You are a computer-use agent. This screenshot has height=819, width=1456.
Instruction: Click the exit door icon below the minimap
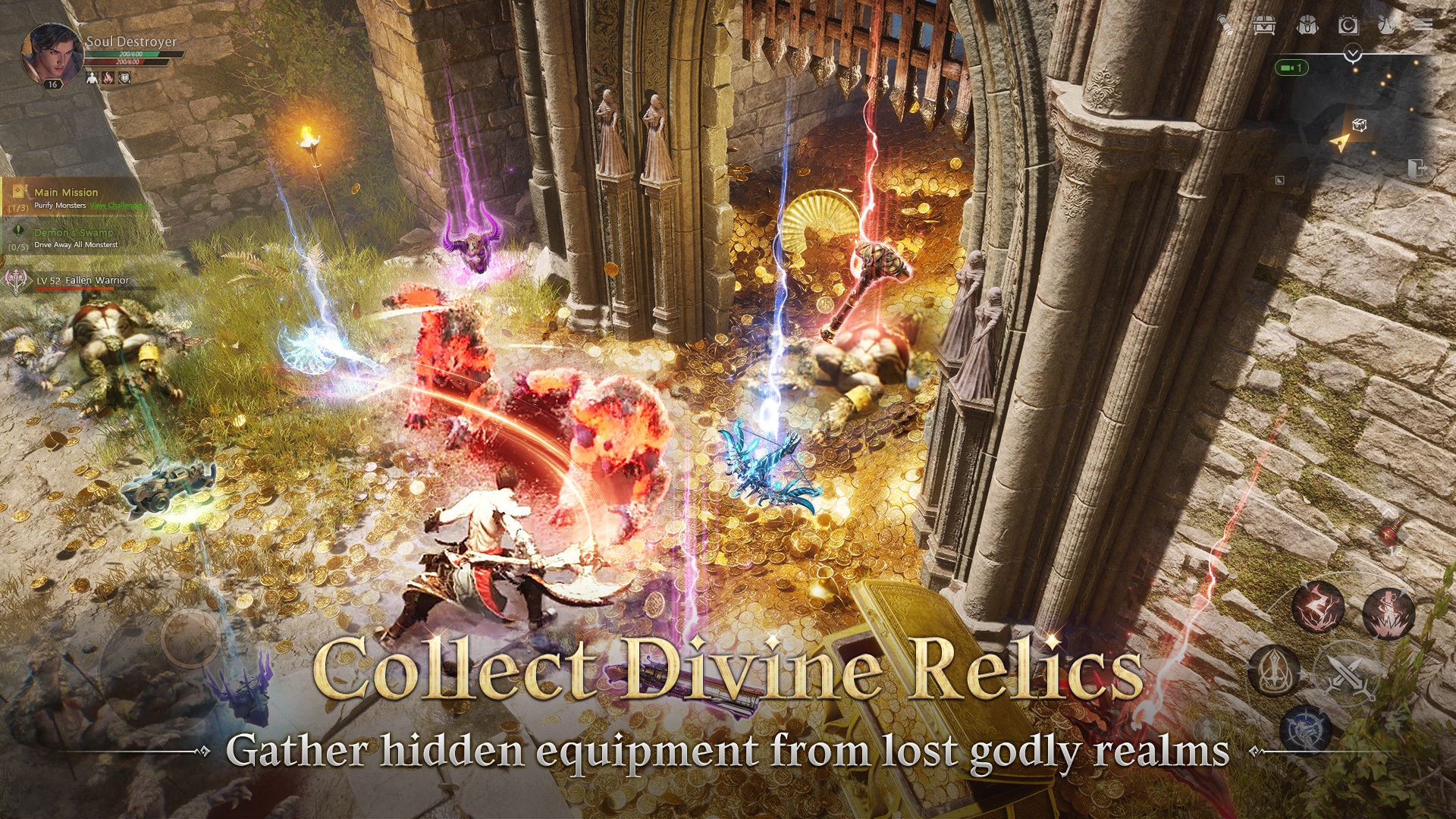(x=1417, y=168)
